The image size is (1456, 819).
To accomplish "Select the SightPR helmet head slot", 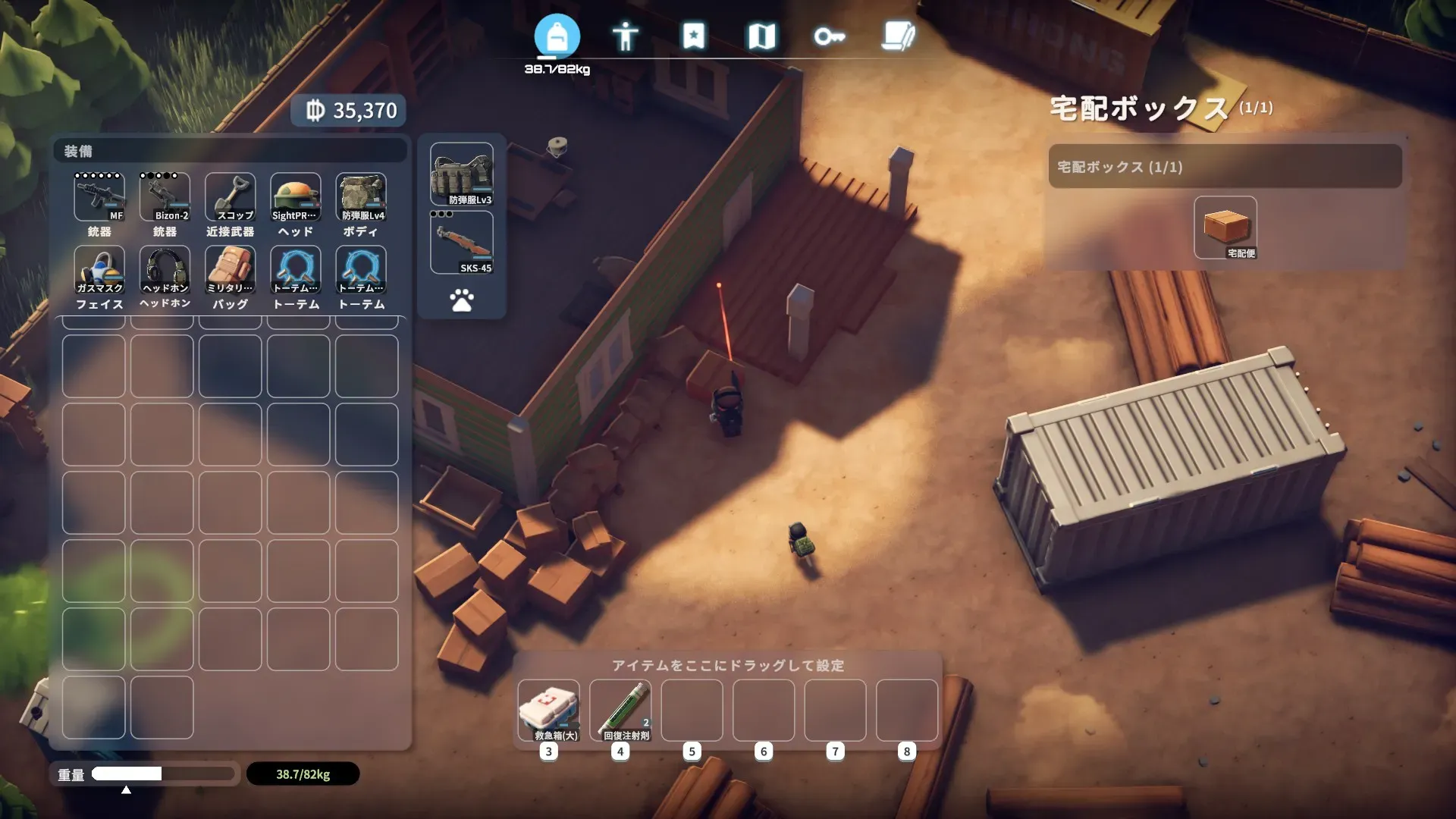I will click(296, 197).
